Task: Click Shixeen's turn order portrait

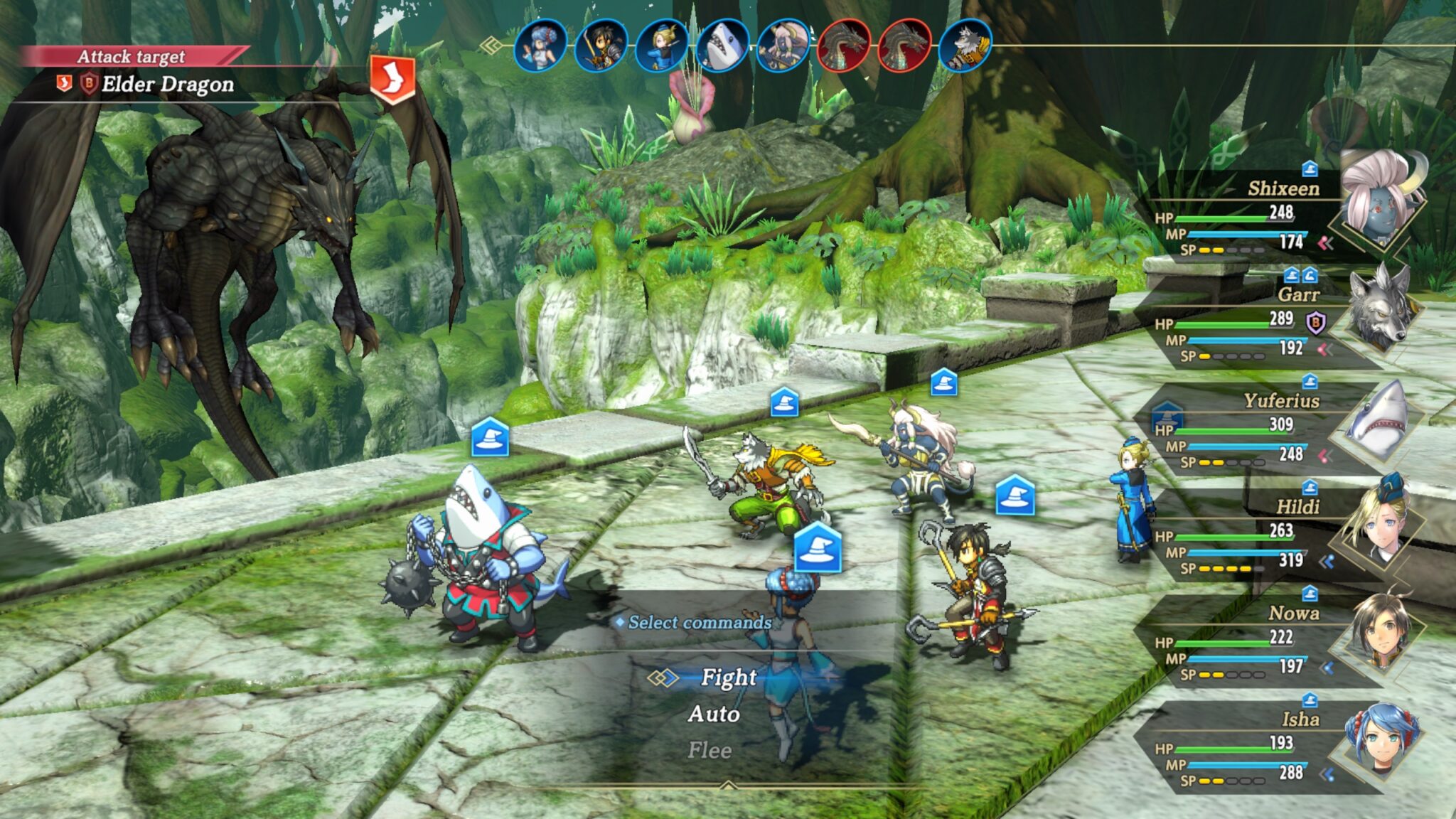Action: click(782, 45)
